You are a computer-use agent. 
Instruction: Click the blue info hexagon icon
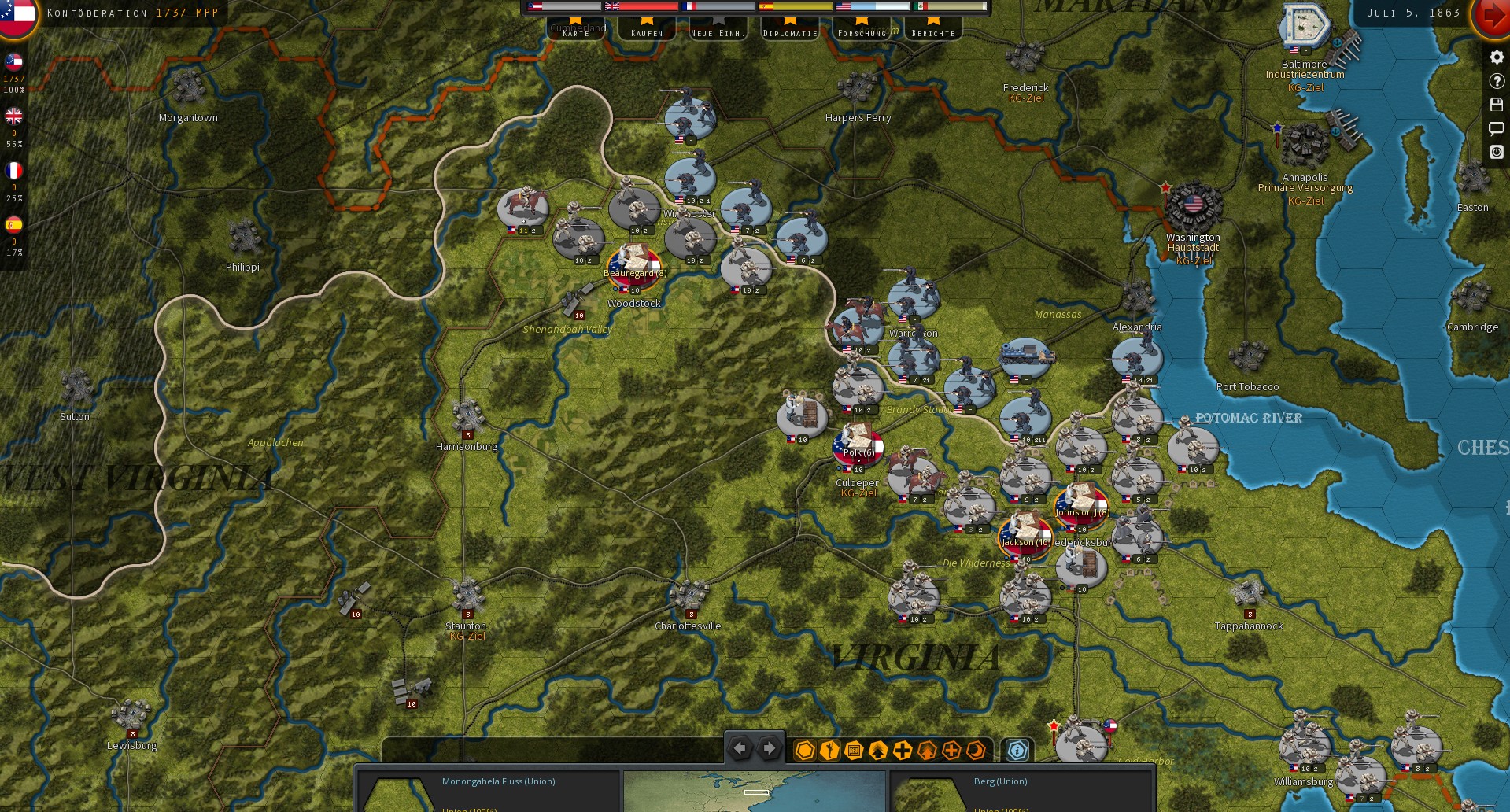[1017, 751]
